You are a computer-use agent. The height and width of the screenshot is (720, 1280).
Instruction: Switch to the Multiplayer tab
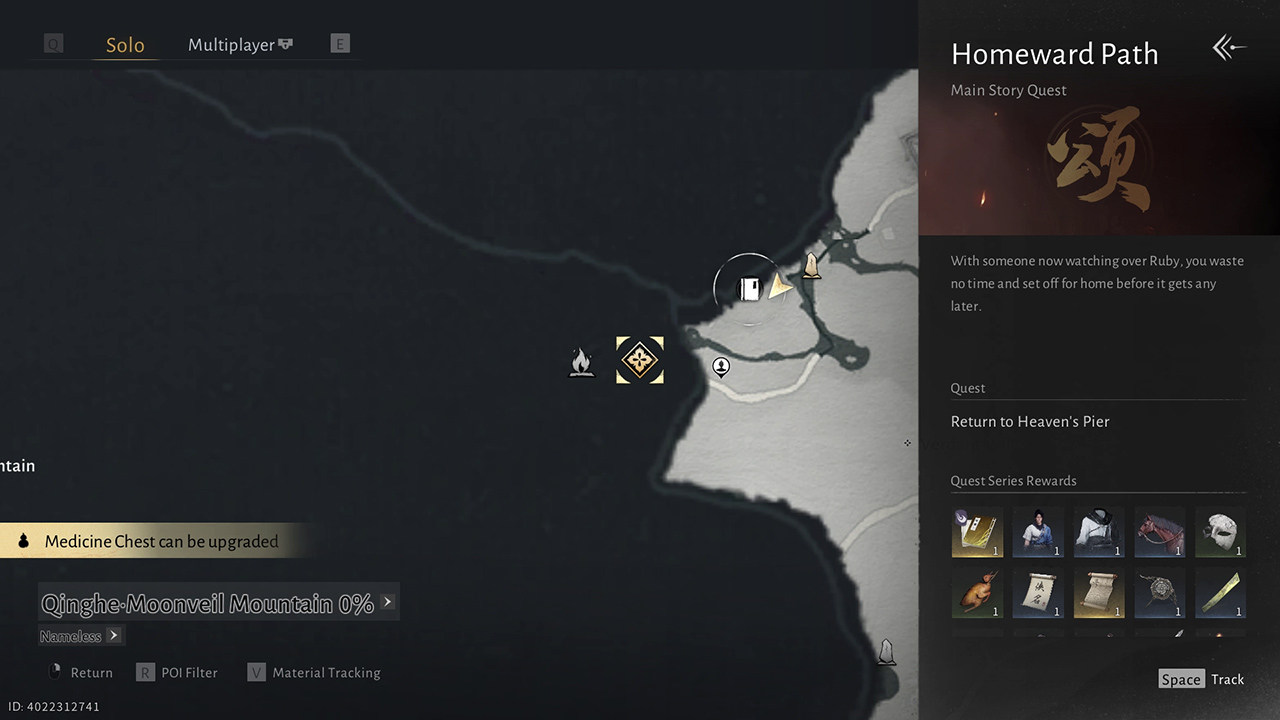240,45
